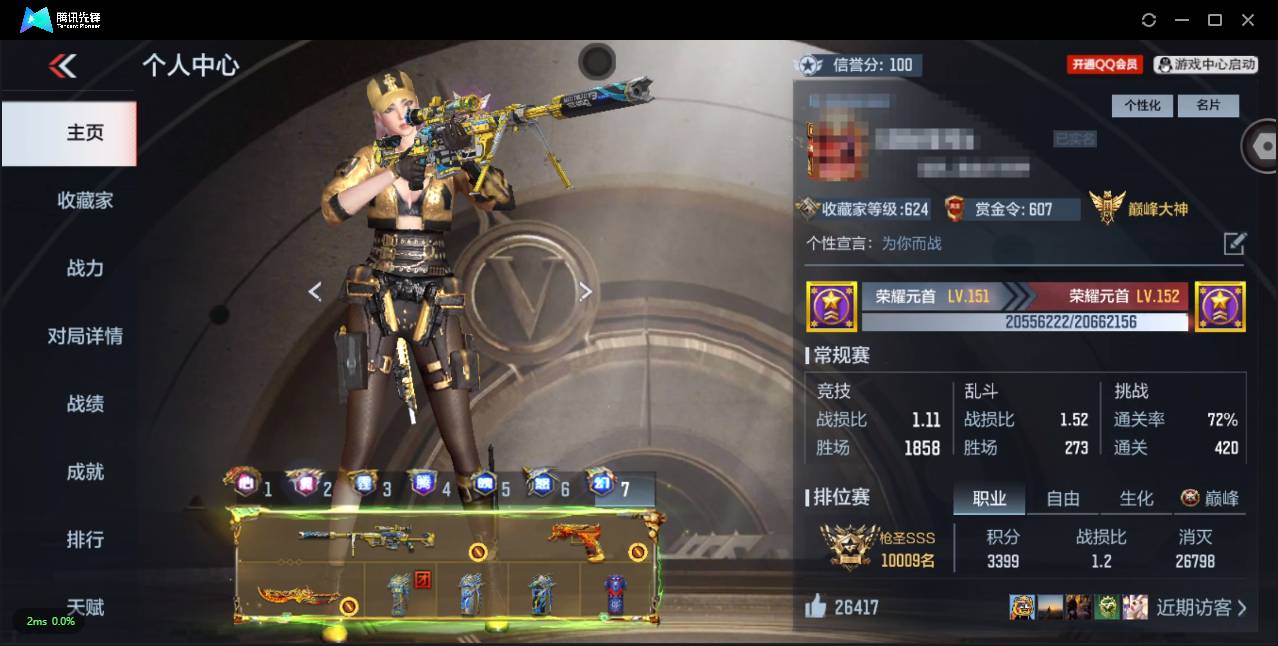The image size is (1278, 646).
Task: Select the 生化 ranked tab
Action: coord(1136,498)
